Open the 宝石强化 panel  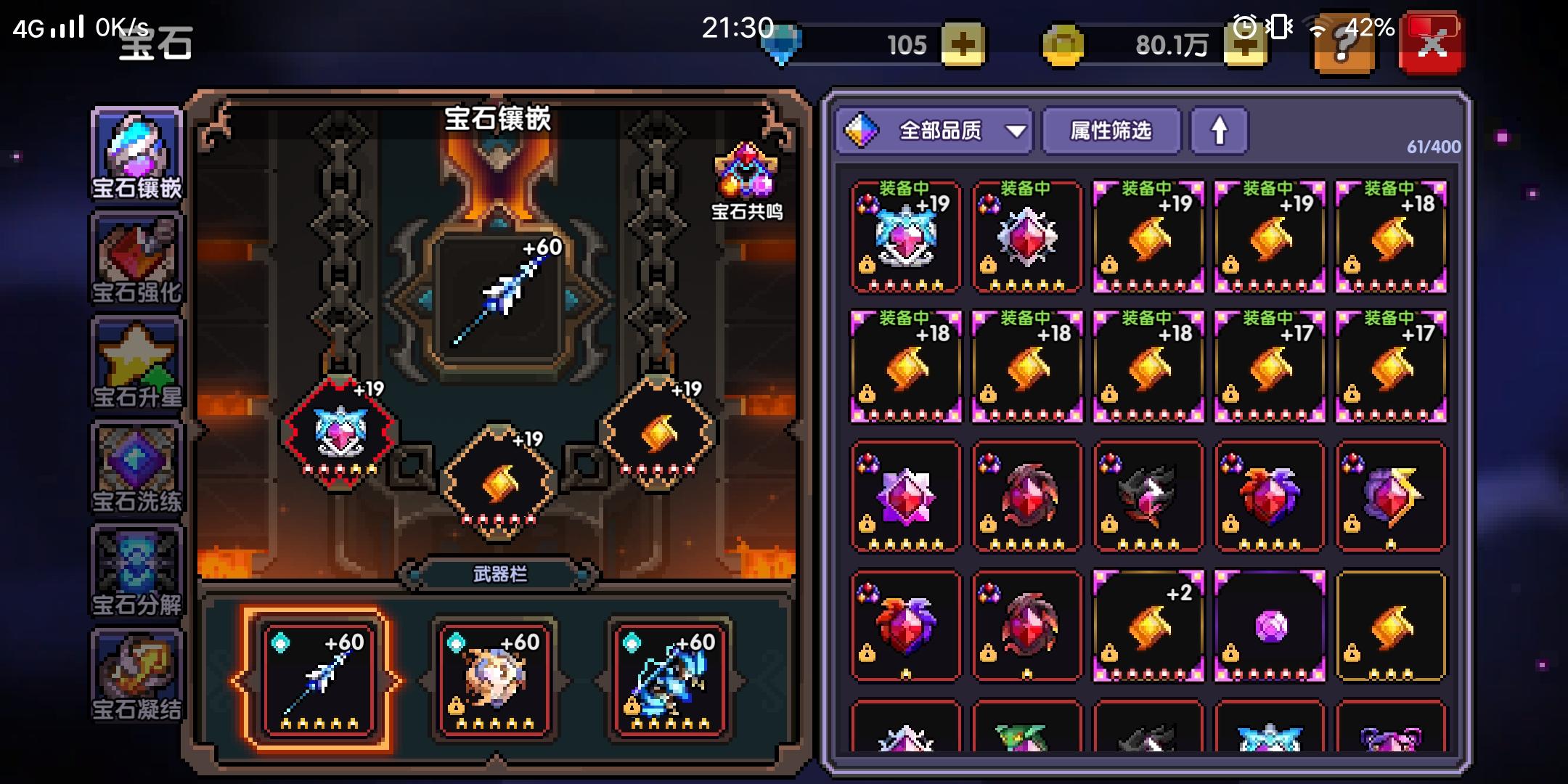pos(136,258)
